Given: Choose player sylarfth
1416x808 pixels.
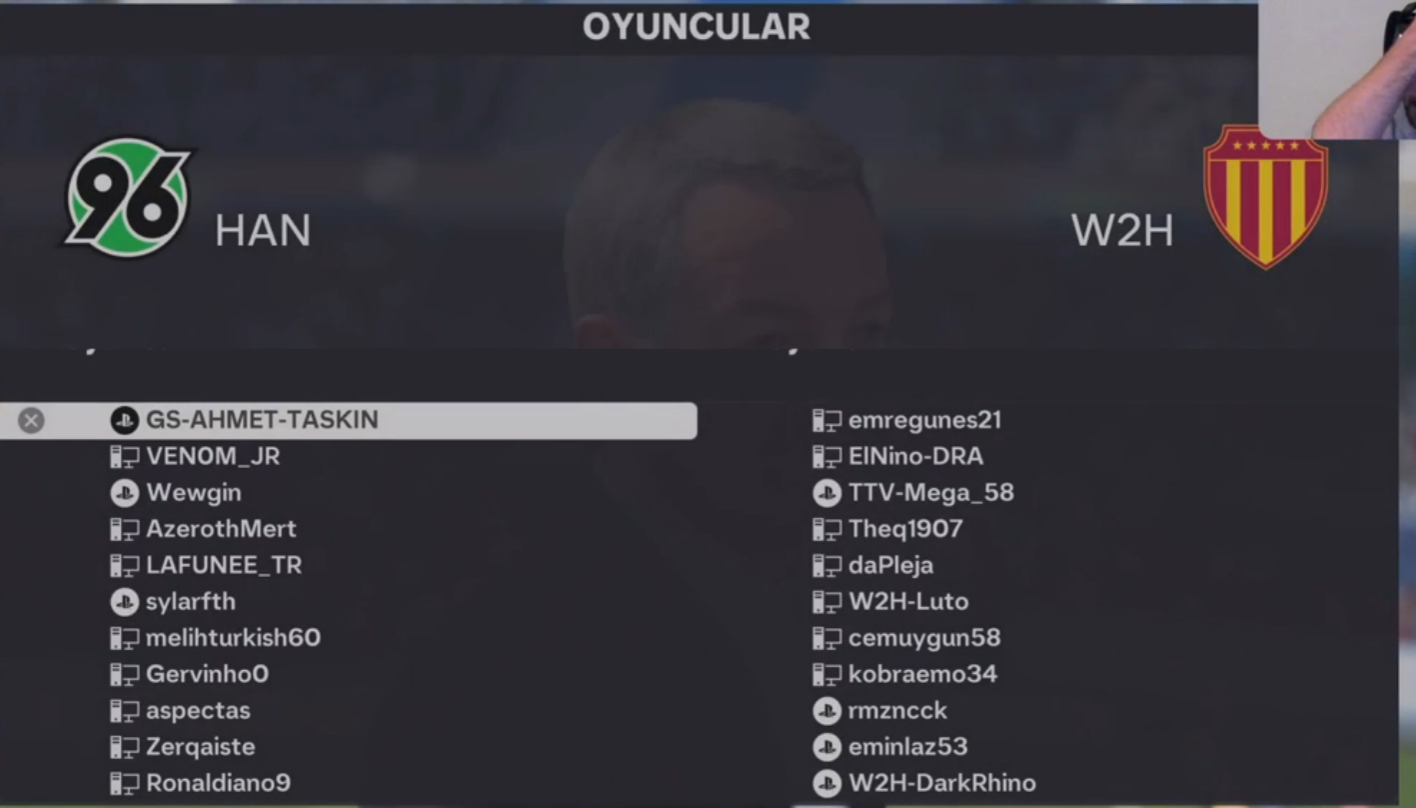Looking at the screenshot, I should (x=190, y=602).
